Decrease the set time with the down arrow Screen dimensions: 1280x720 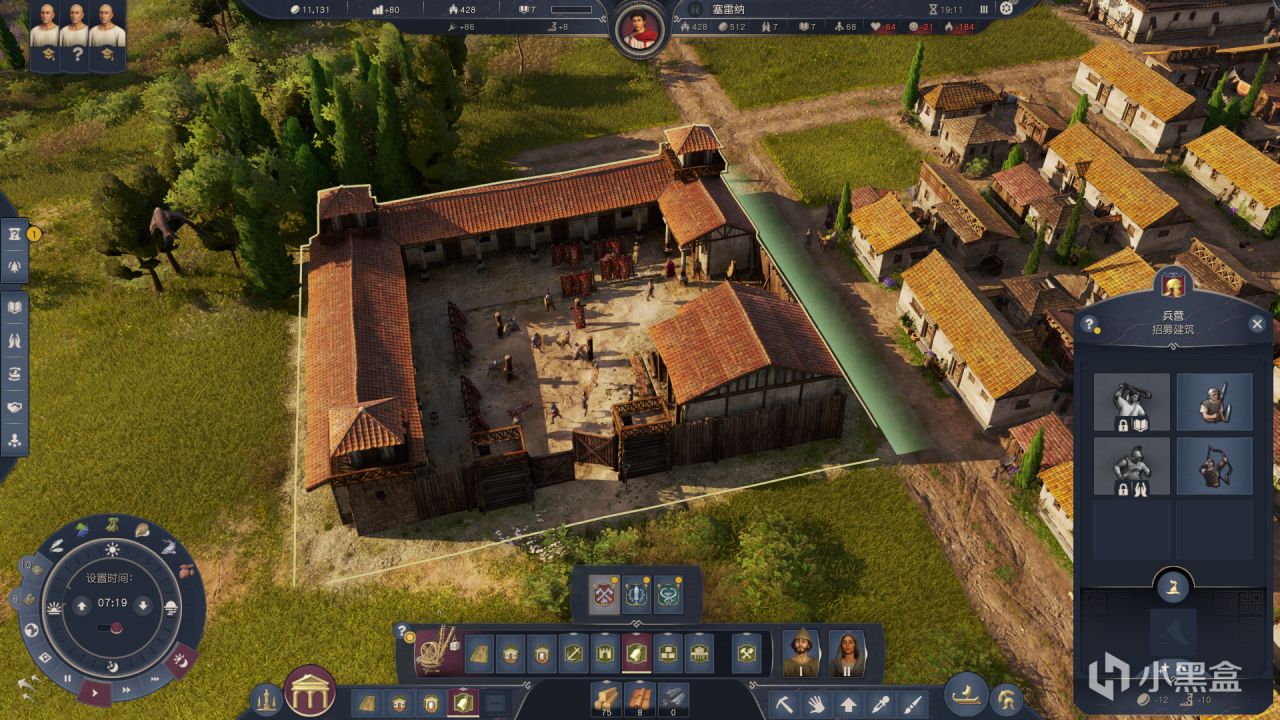point(143,604)
